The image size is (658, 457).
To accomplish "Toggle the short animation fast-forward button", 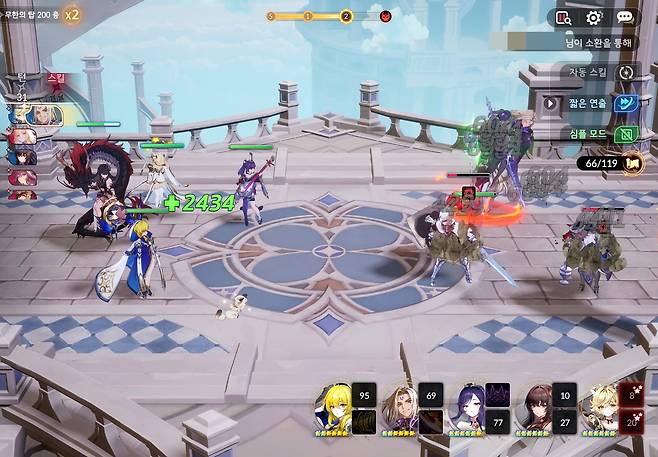I will (x=627, y=103).
